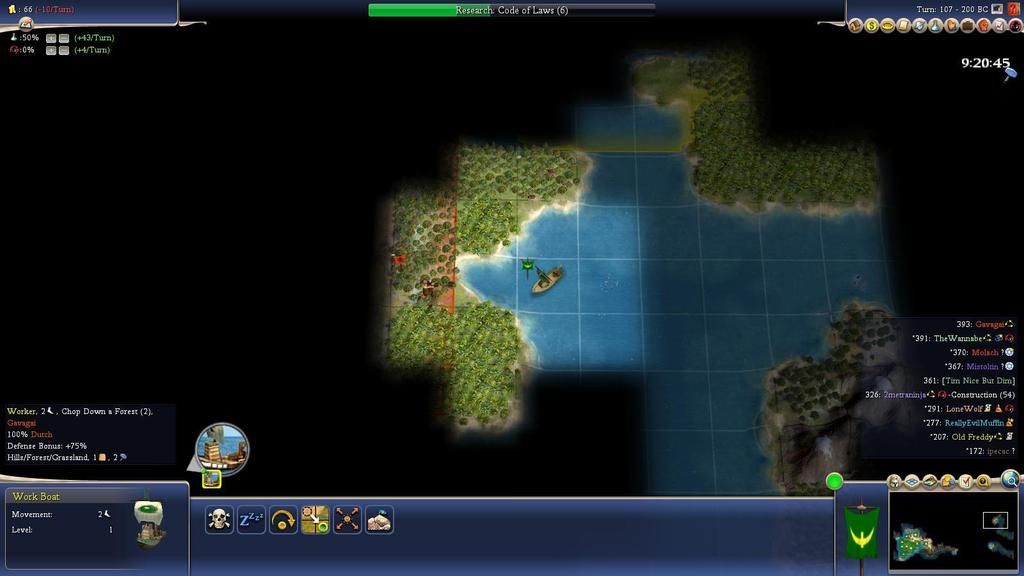The image size is (1024, 576).
Task: Select the Work Boat portrait icon
Action: (x=221, y=448)
